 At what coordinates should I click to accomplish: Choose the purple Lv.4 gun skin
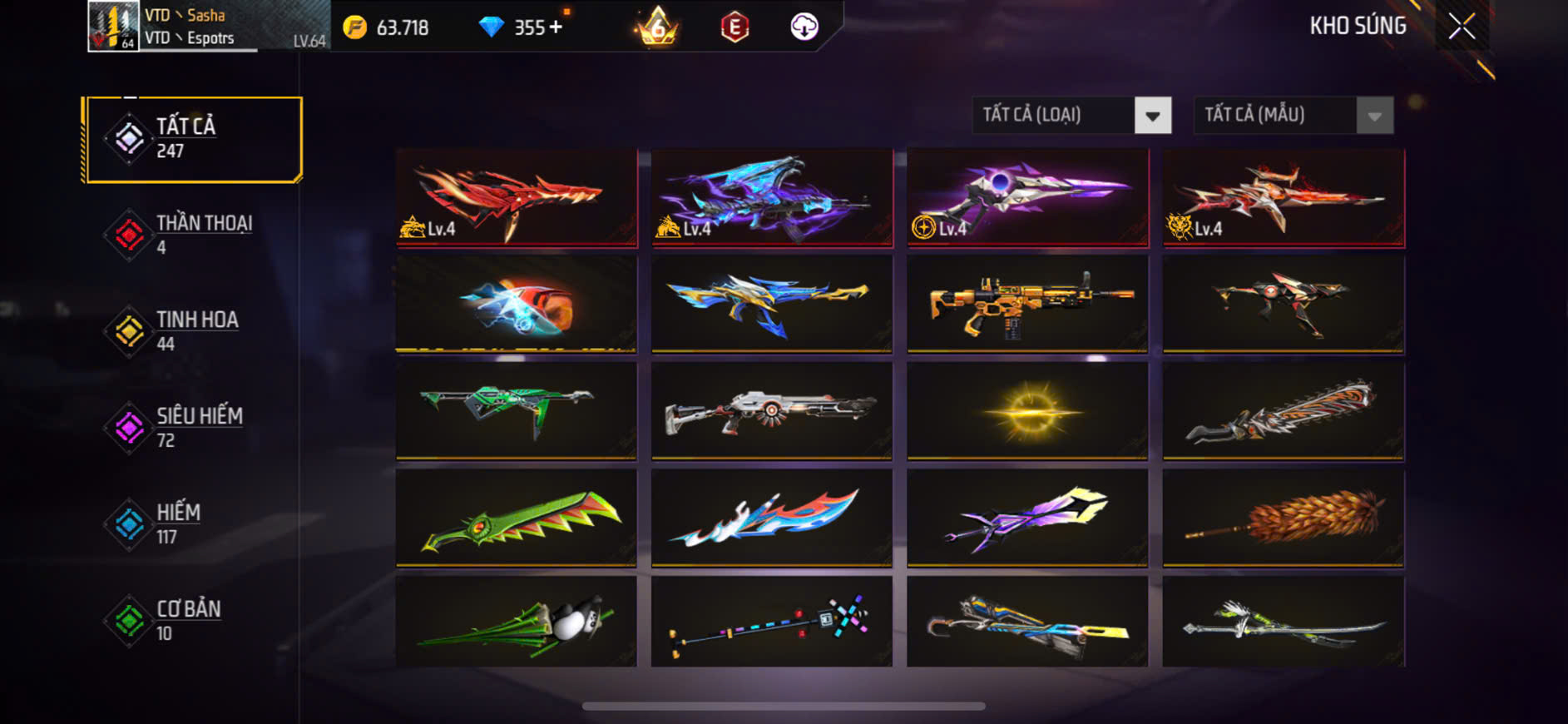(x=1027, y=198)
